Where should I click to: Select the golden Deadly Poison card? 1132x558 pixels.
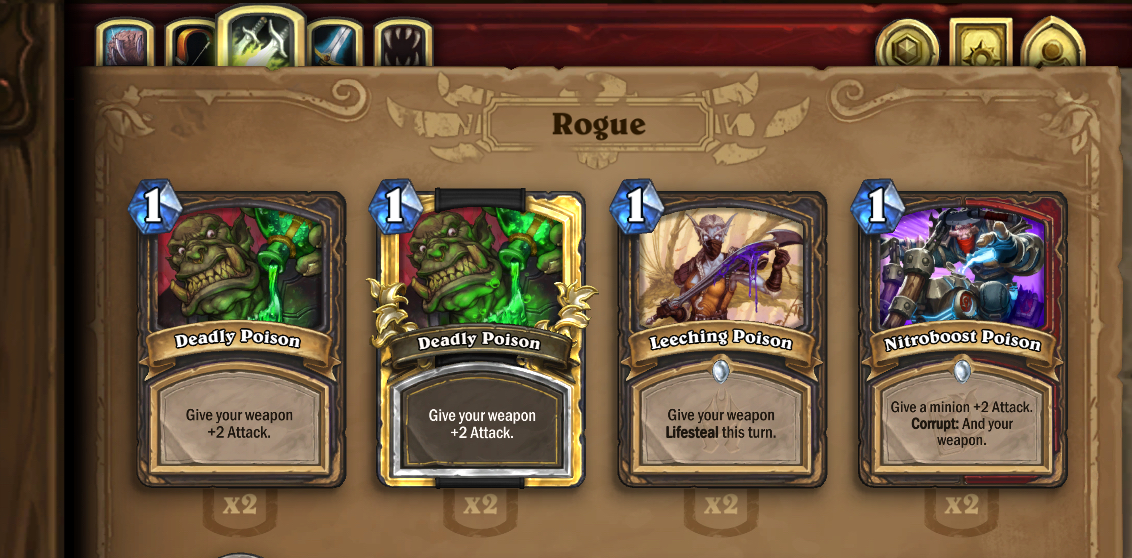[x=481, y=340]
